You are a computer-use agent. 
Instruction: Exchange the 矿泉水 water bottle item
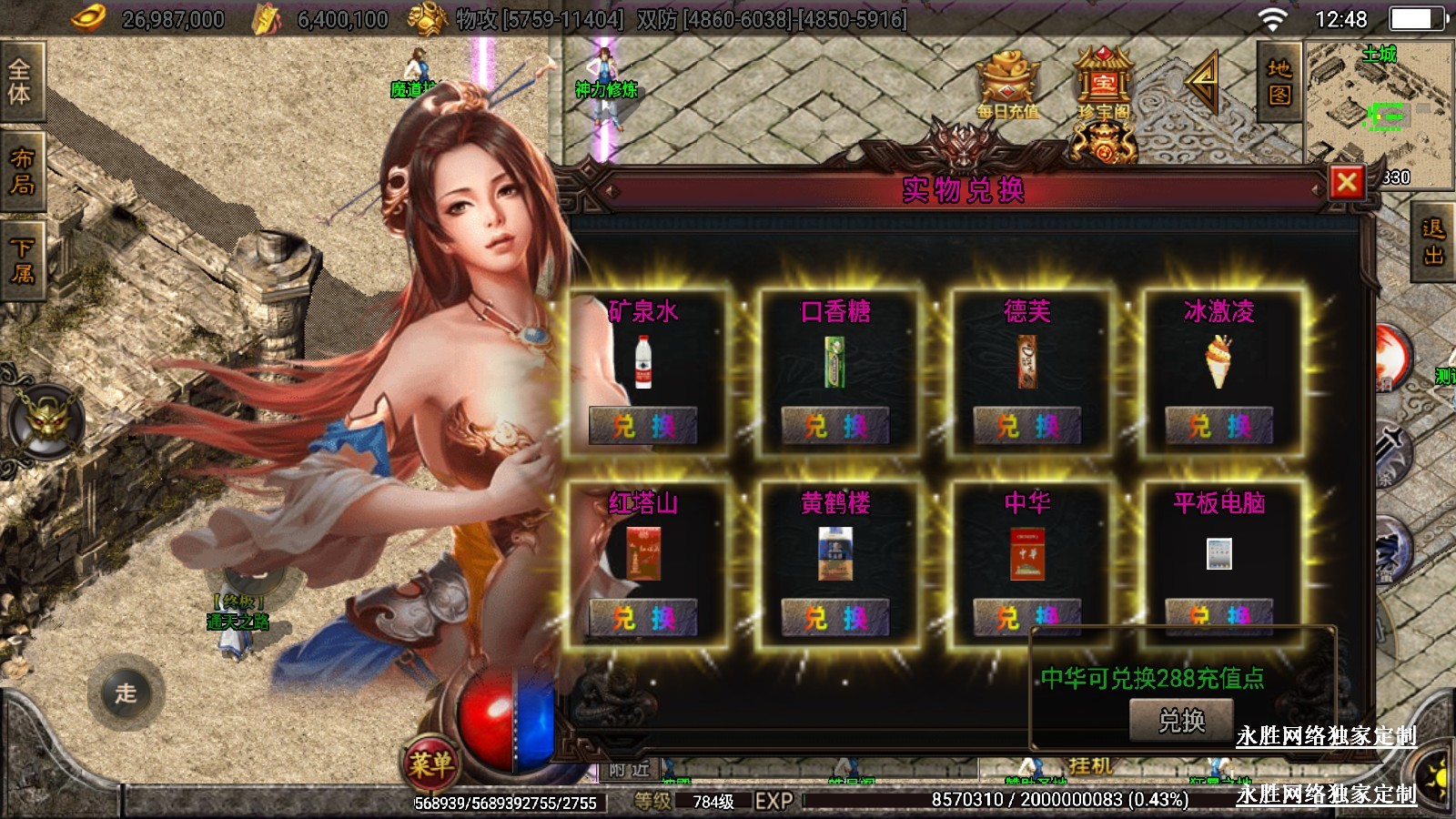pos(642,426)
